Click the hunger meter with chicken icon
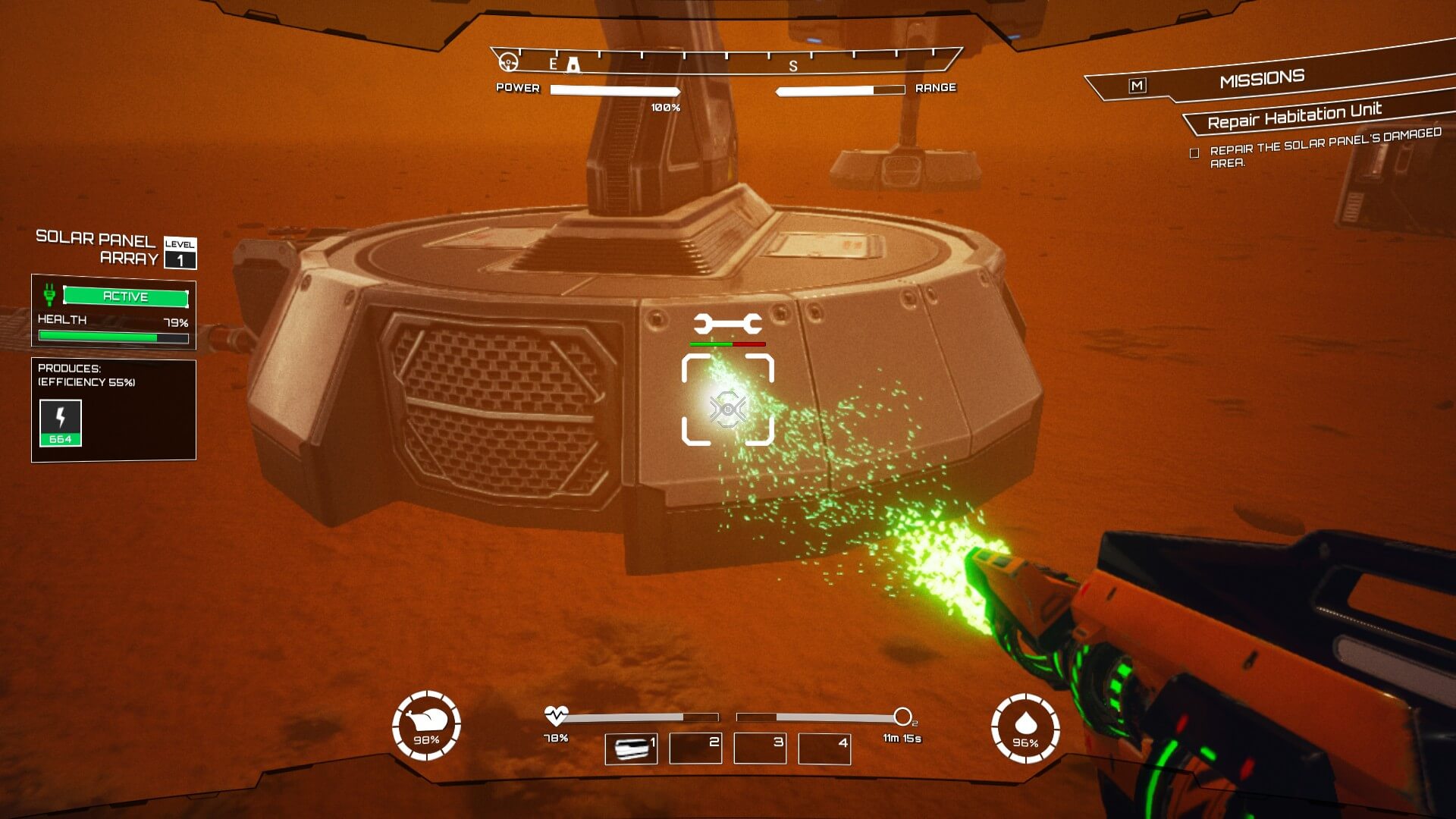This screenshot has width=1456, height=819. click(x=426, y=726)
